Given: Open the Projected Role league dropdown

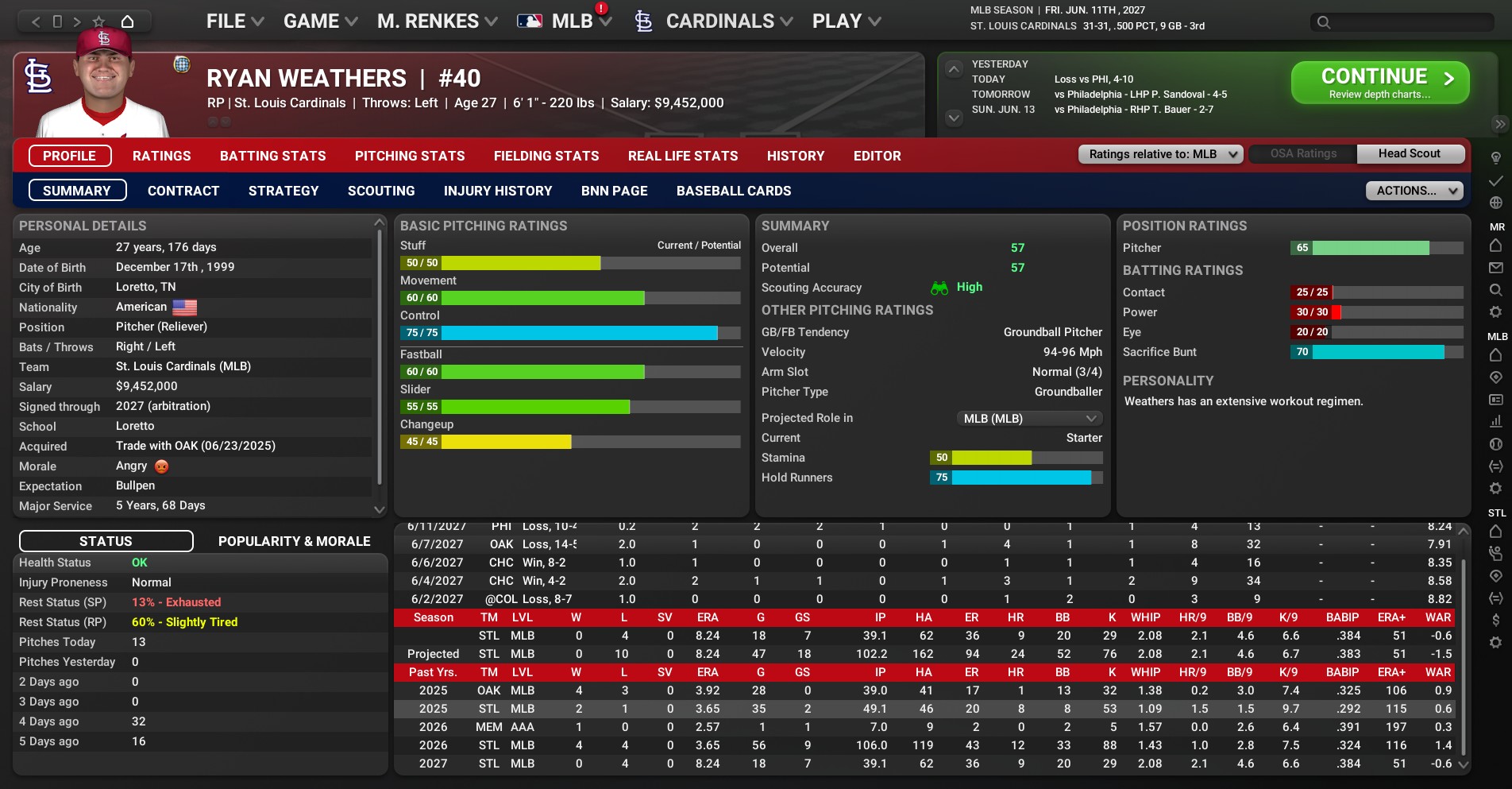Looking at the screenshot, I should 1028,418.
